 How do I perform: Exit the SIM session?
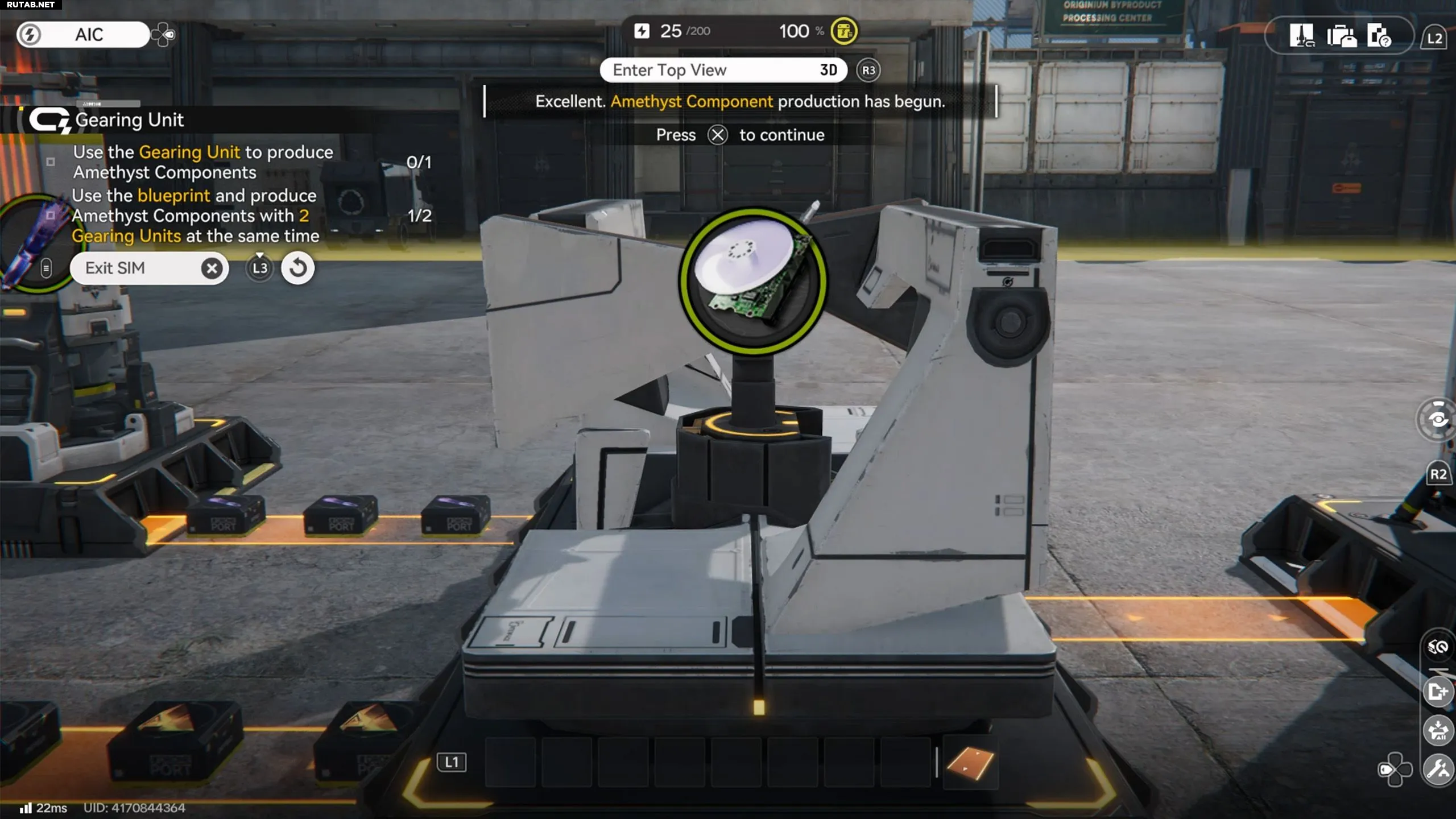(x=149, y=268)
